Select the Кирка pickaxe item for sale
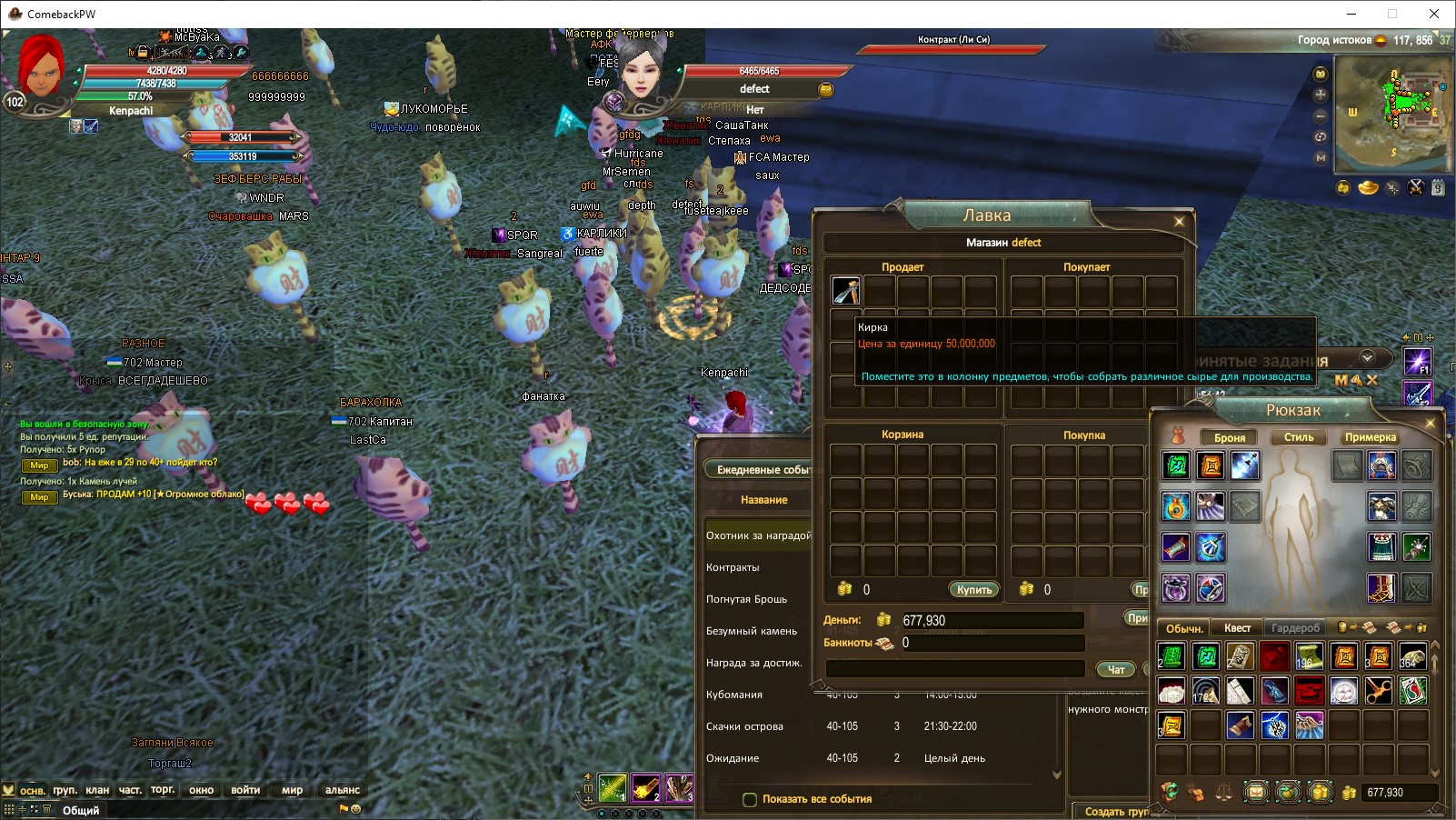This screenshot has height=820, width=1456. (845, 291)
